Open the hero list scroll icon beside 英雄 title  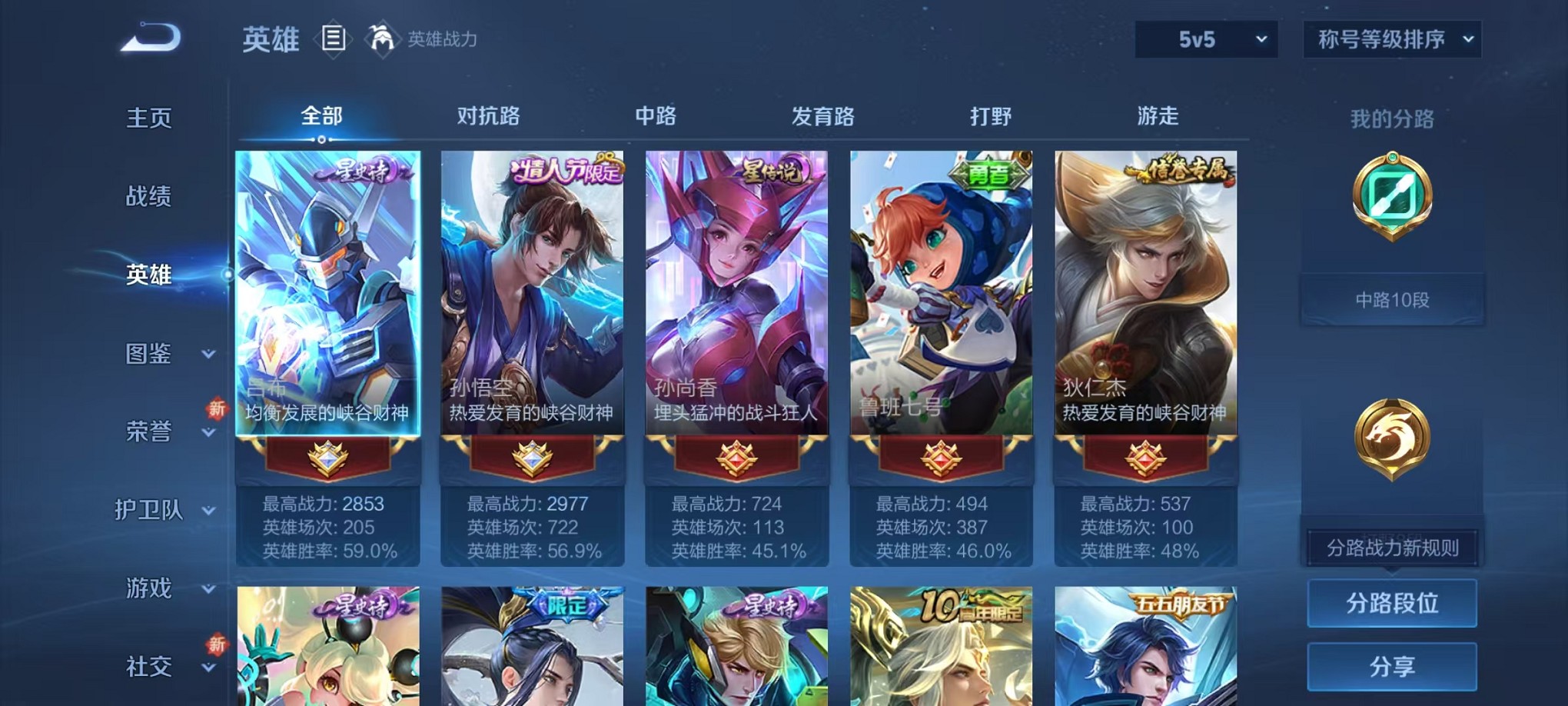tap(334, 38)
